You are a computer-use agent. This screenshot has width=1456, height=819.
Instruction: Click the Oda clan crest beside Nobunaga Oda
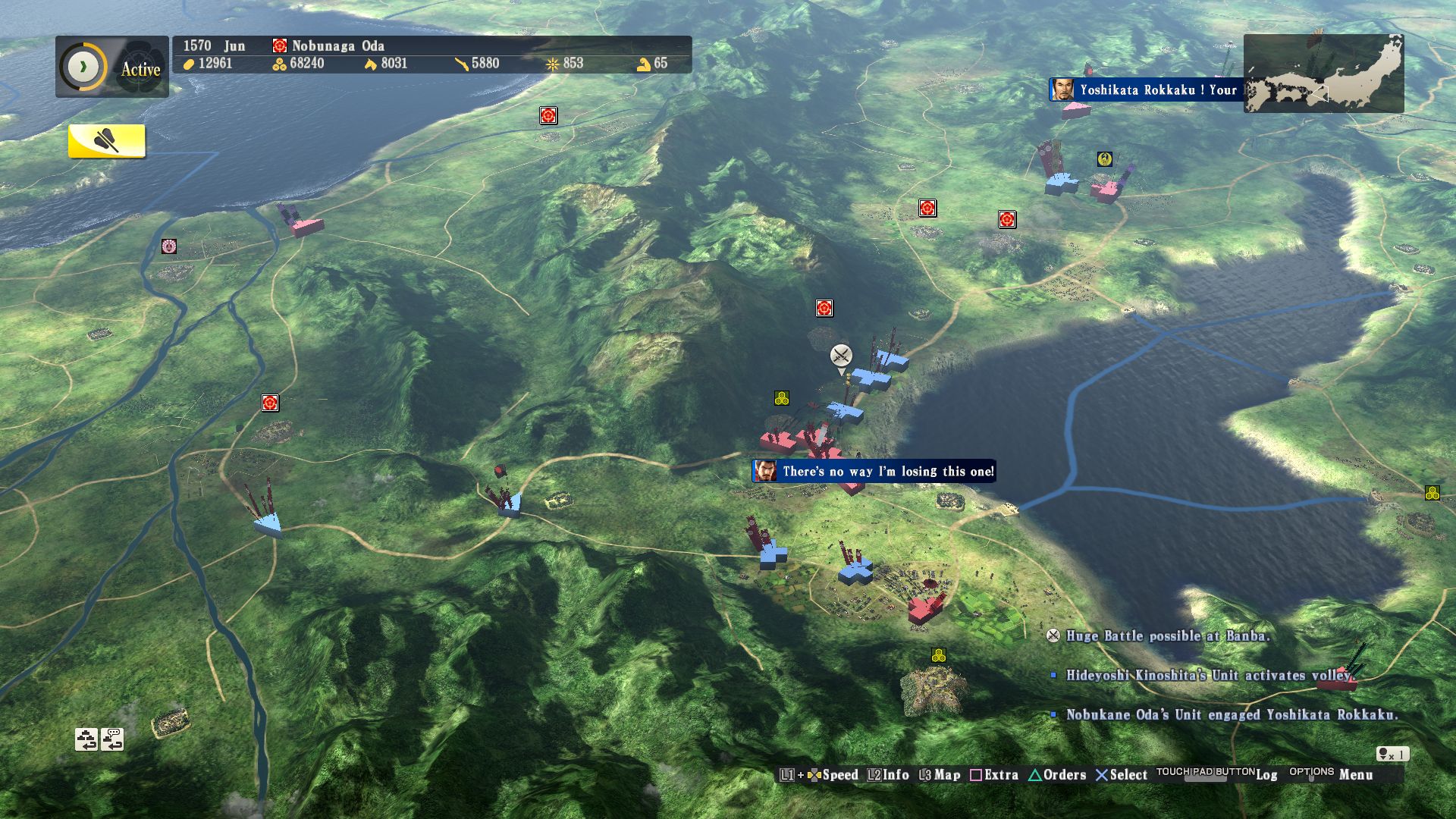[x=278, y=45]
